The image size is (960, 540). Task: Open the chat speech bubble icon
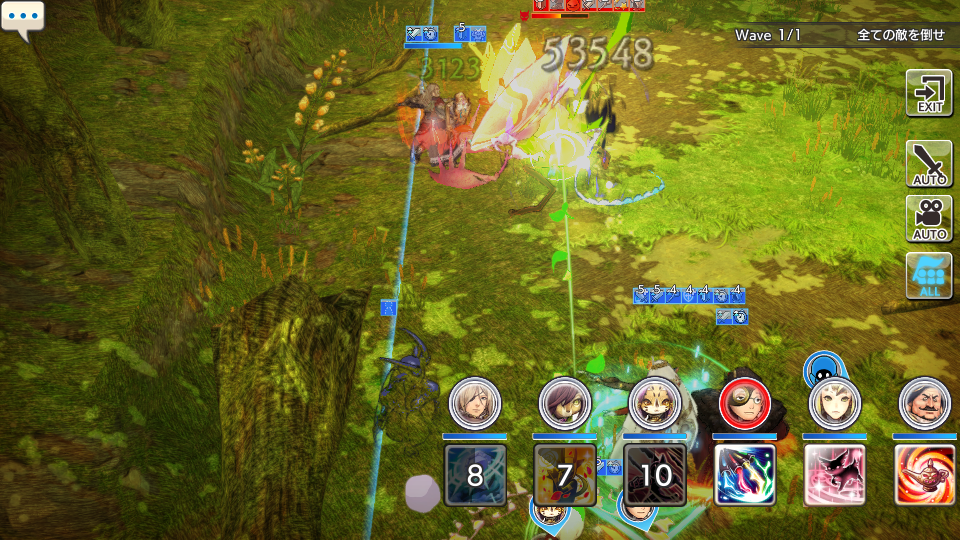(22, 20)
